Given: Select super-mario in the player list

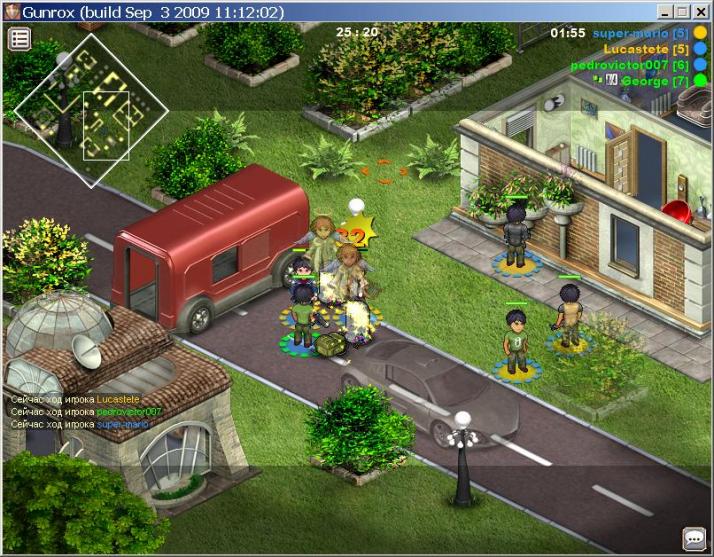Looking at the screenshot, I should (638, 33).
